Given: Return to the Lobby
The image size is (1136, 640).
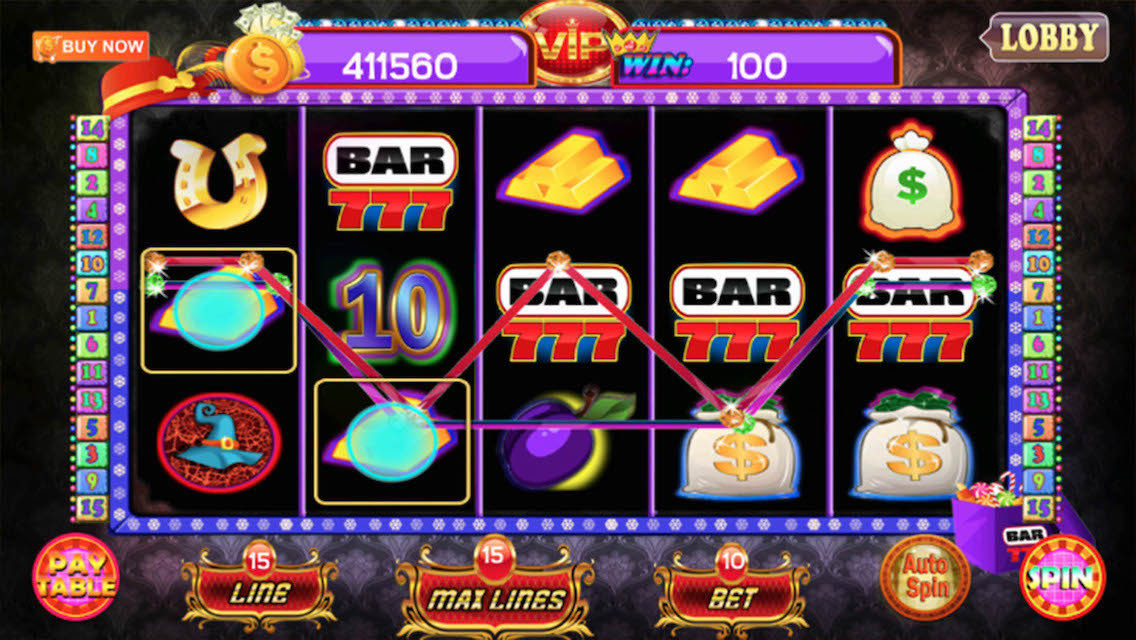Looking at the screenshot, I should 1049,38.
